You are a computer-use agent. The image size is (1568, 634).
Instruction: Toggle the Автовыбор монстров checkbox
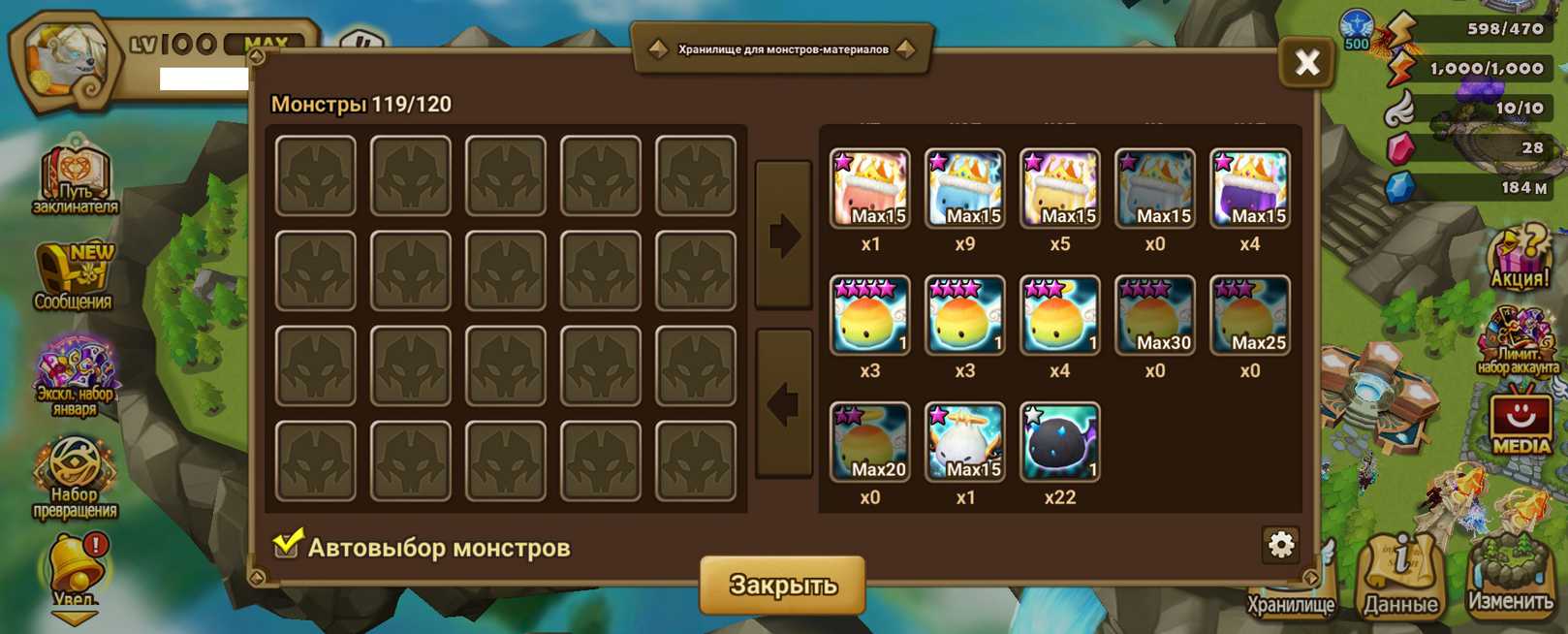coord(287,545)
